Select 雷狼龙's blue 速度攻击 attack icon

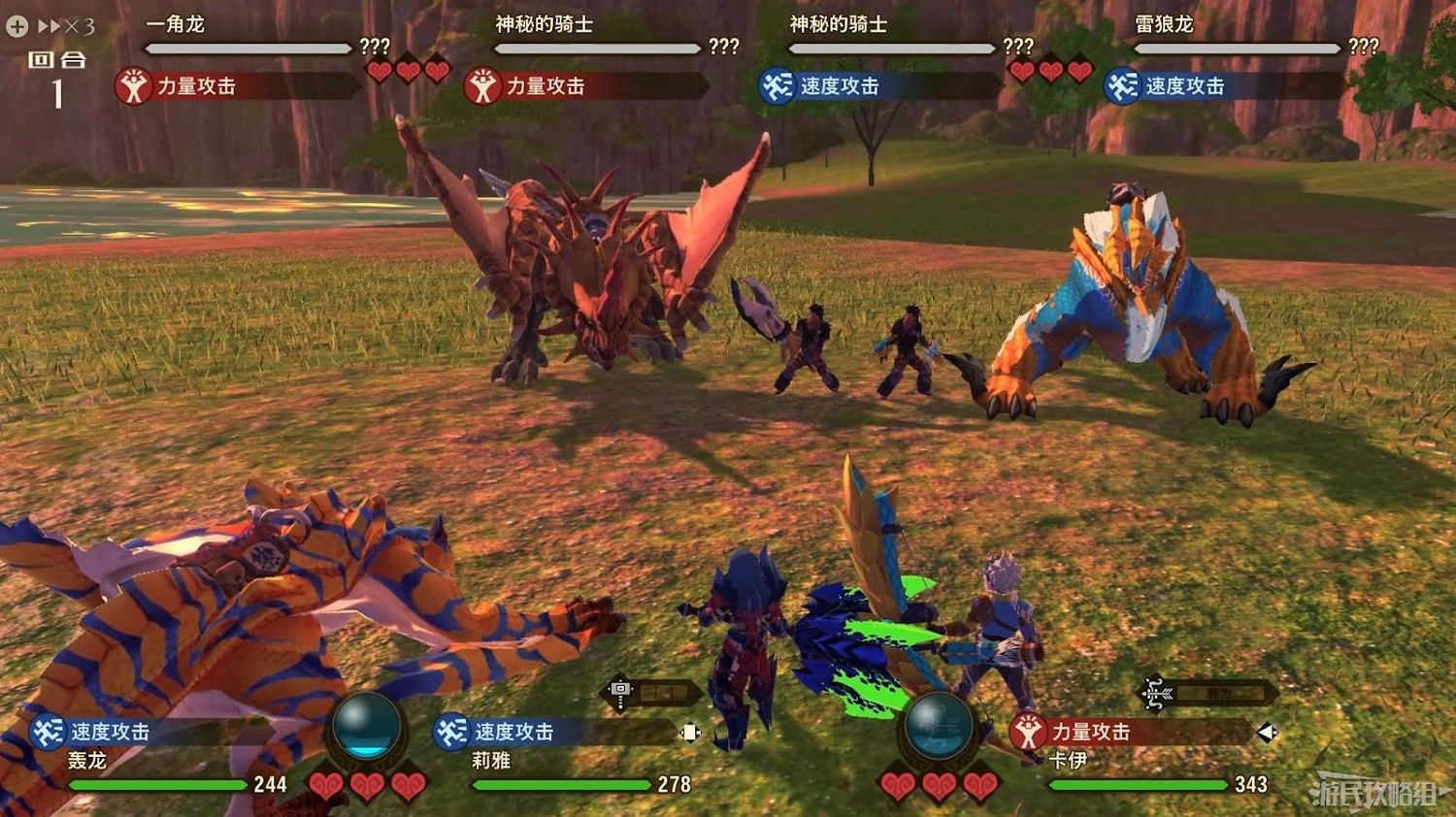pyautogui.click(x=1121, y=85)
